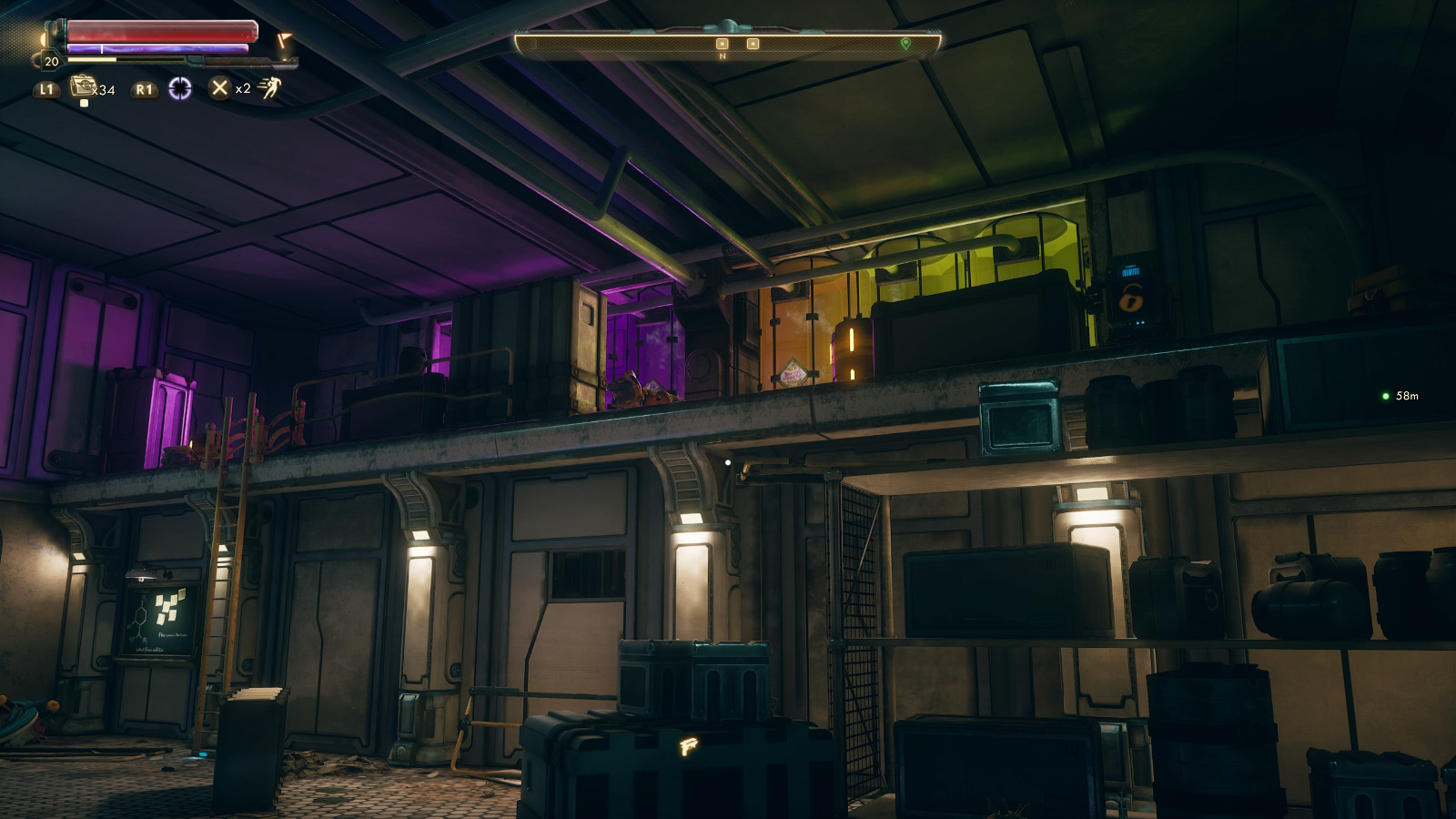Click the objective flag icon above the health bar
This screenshot has width=1456, height=819.
(283, 39)
